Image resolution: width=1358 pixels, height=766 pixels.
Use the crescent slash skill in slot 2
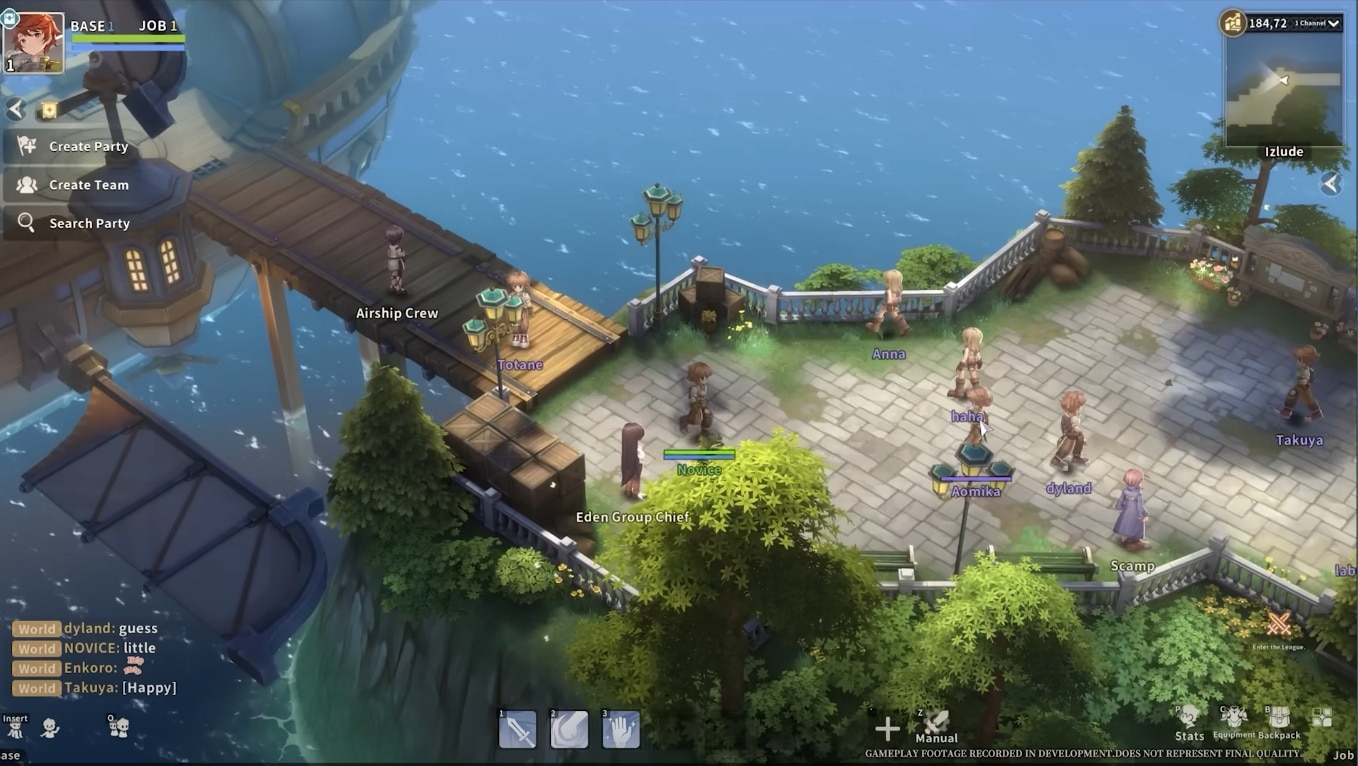coord(569,731)
